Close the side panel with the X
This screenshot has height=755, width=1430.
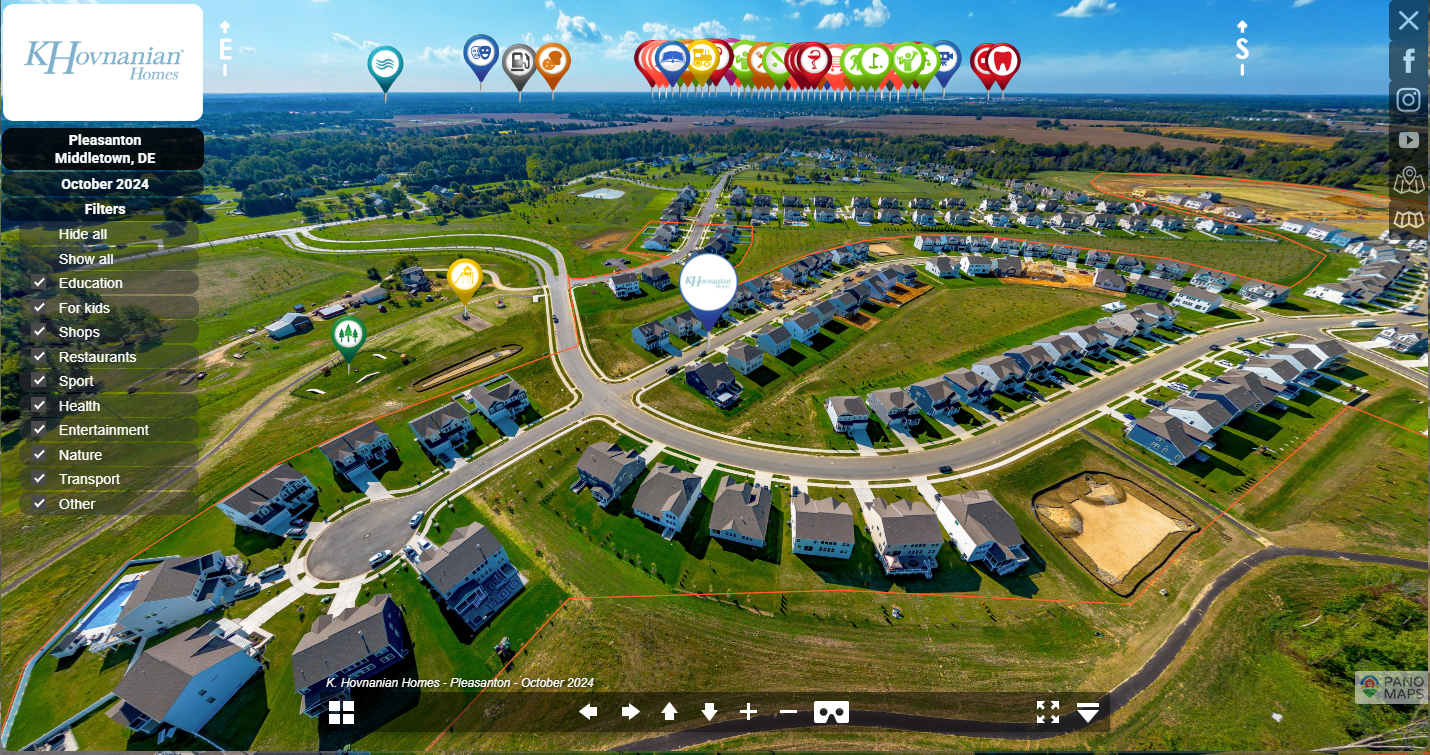tap(1409, 20)
